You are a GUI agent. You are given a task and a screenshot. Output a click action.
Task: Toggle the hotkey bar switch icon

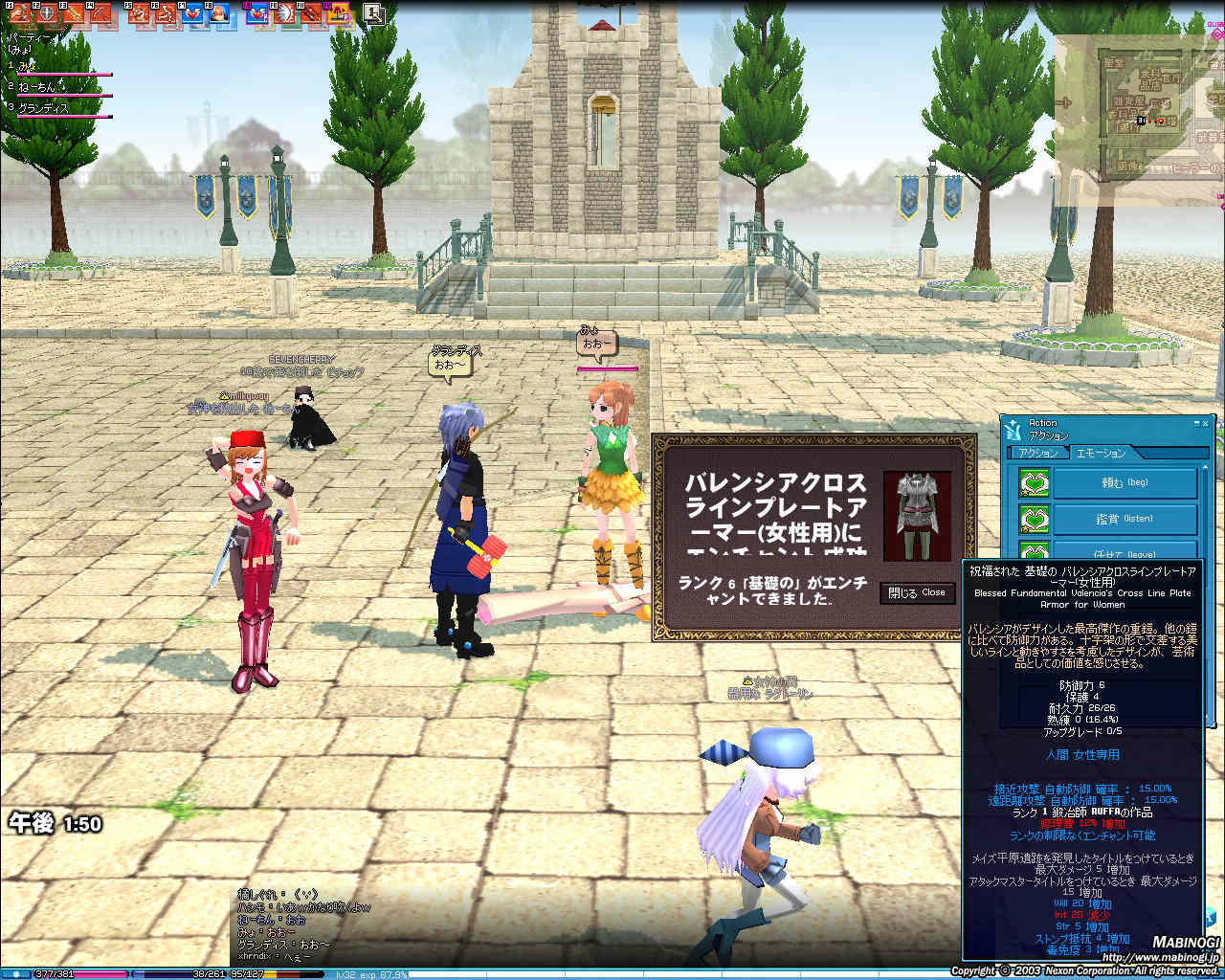pyautogui.click(x=373, y=13)
